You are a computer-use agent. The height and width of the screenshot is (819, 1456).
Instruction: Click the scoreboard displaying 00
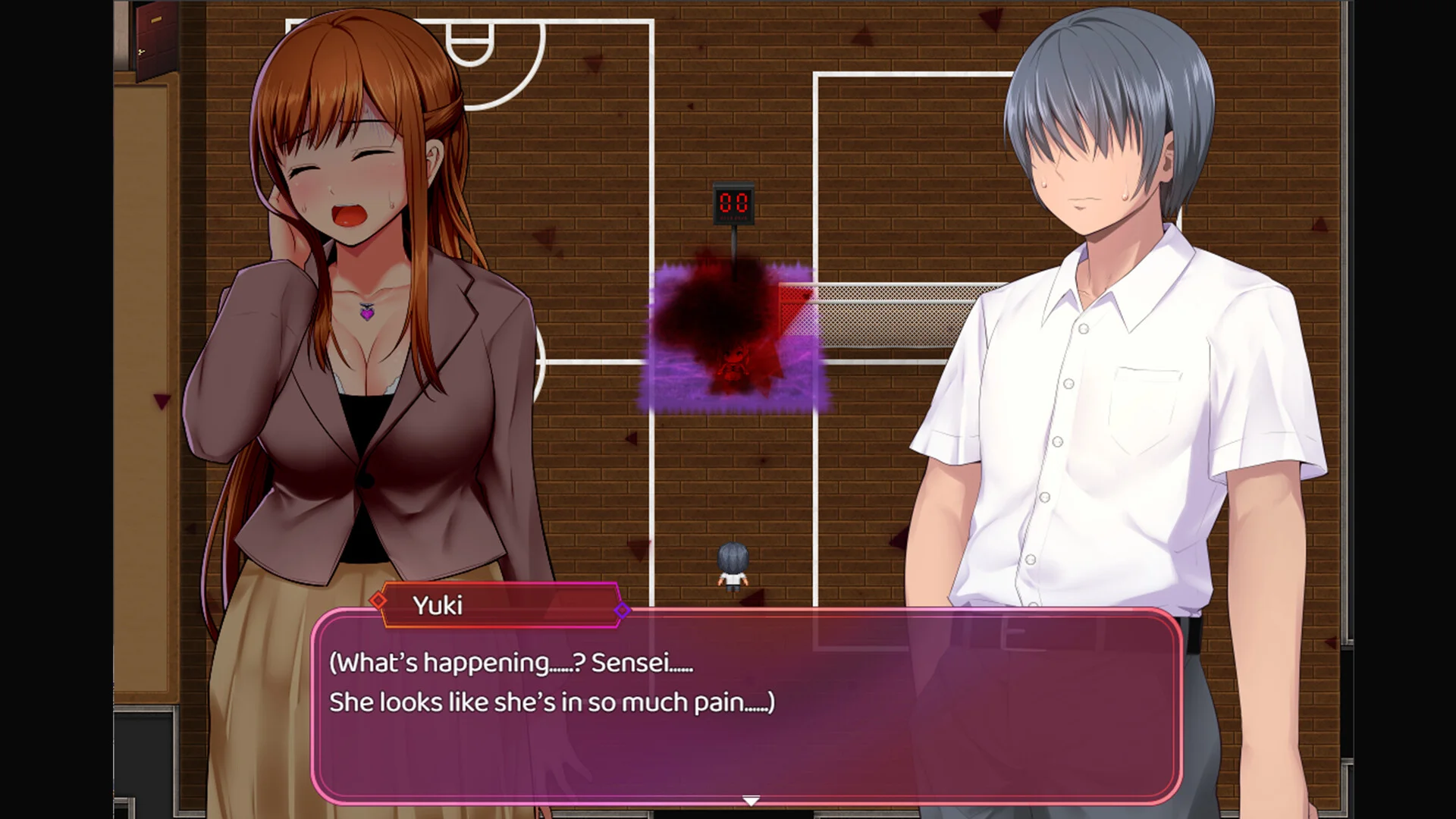[x=733, y=203]
